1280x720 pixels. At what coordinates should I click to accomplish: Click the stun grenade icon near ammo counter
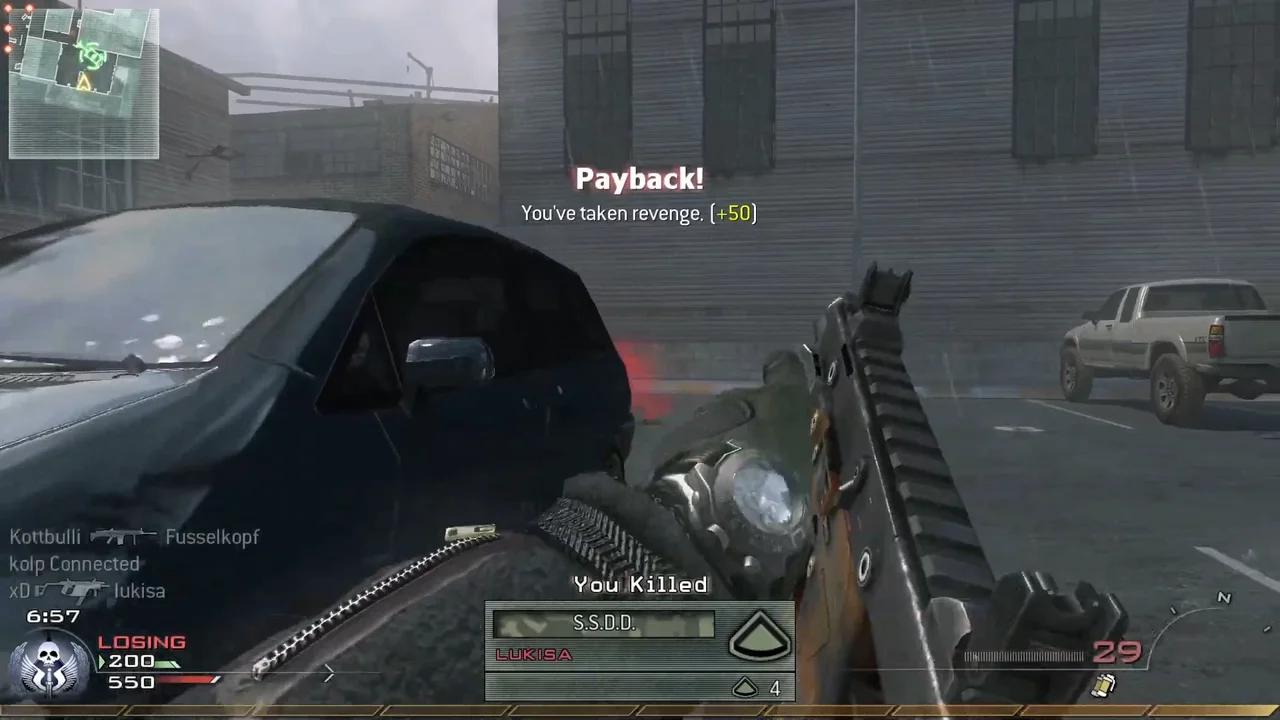pos(1105,686)
